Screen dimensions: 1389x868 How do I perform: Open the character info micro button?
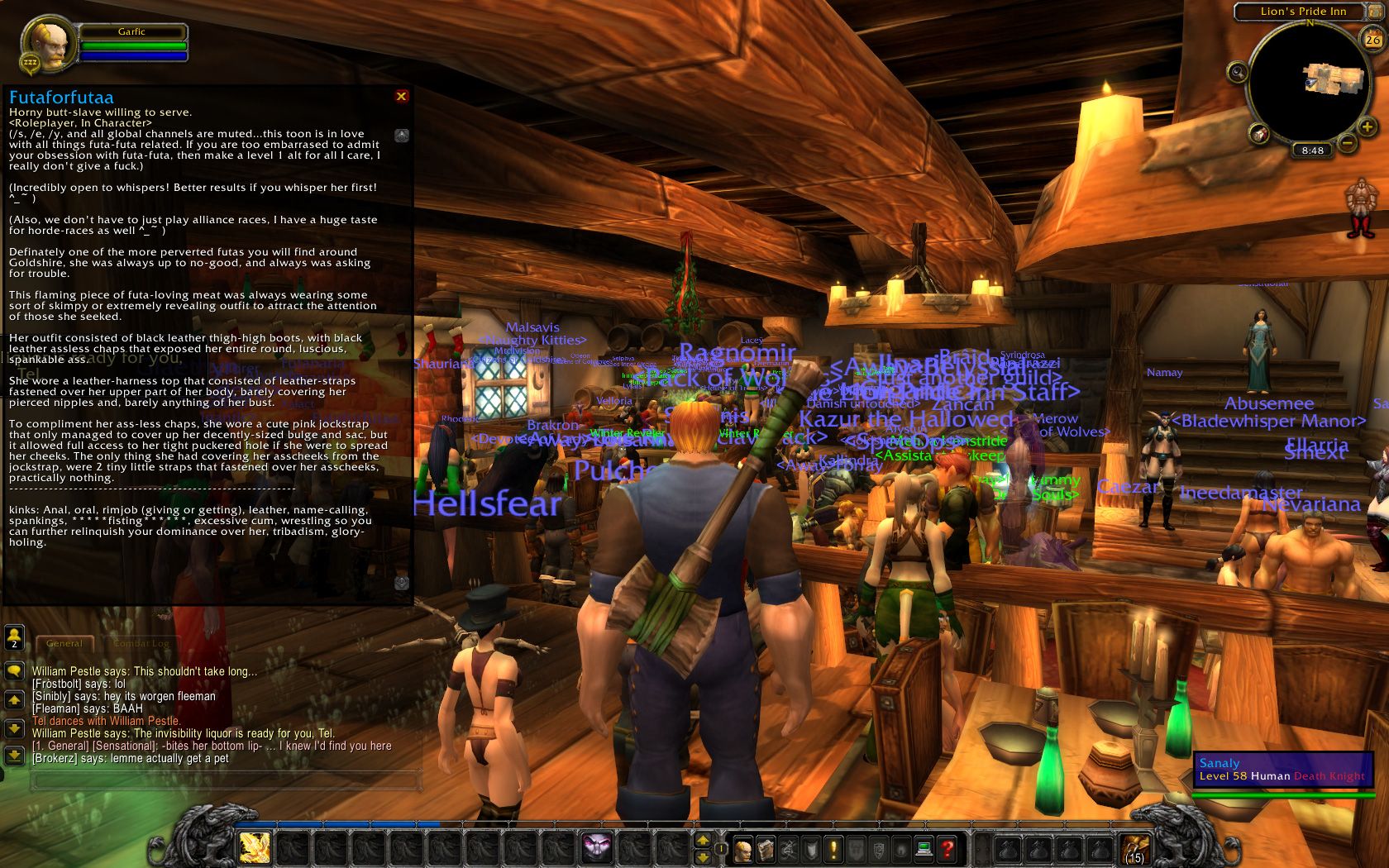(742, 848)
